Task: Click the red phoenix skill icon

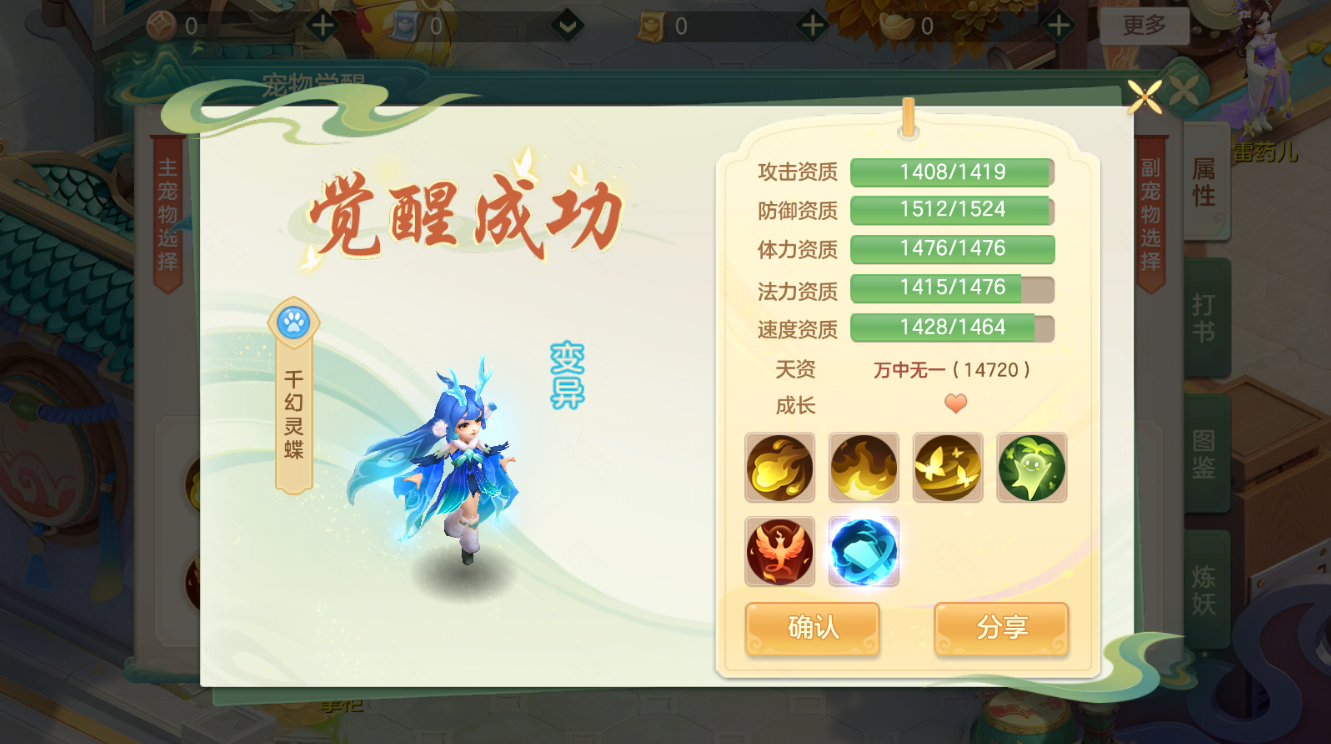Action: [779, 552]
